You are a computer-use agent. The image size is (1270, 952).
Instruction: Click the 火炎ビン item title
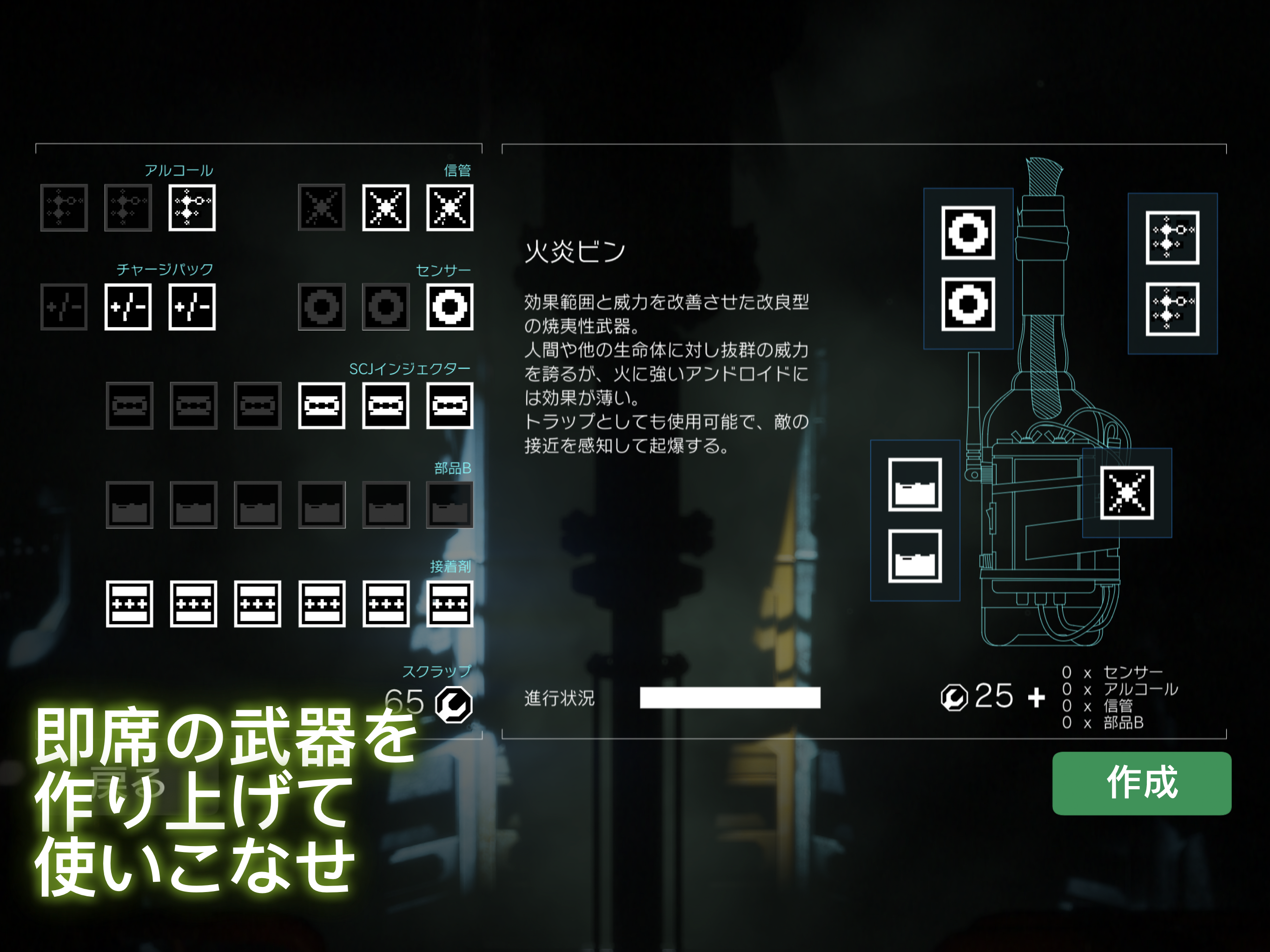tap(574, 252)
